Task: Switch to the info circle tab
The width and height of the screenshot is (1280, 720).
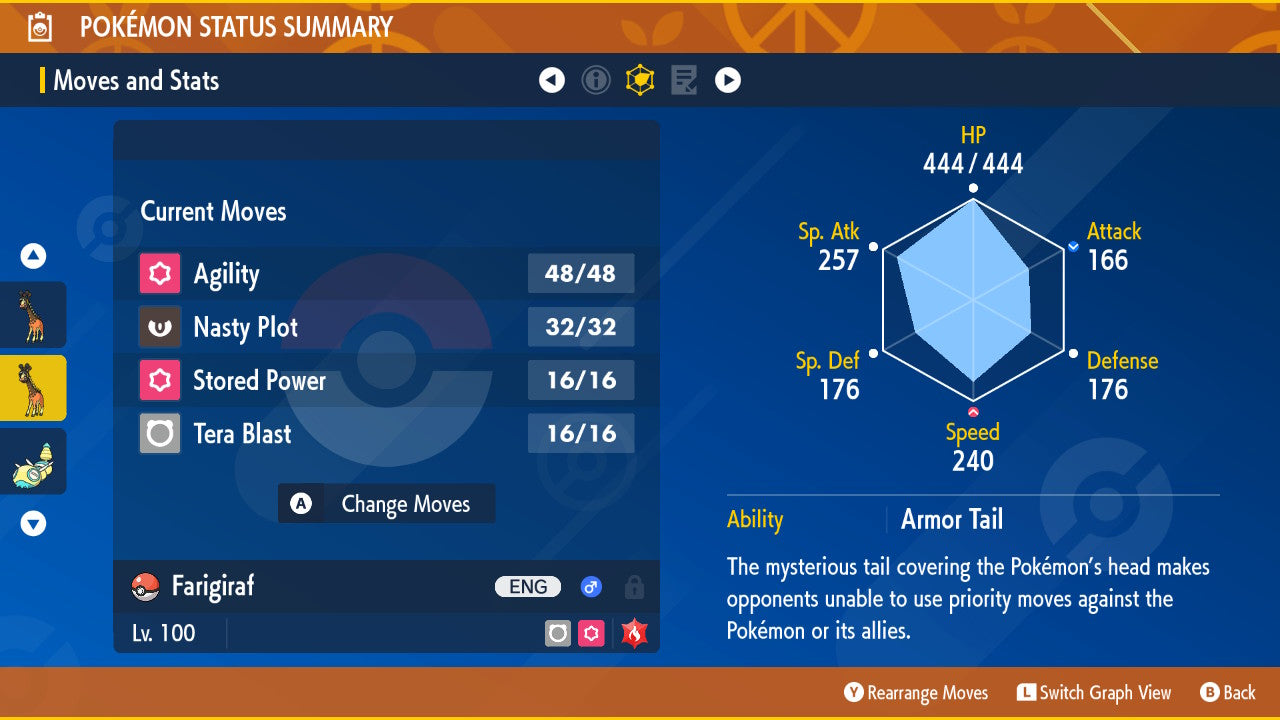Action: tap(596, 80)
